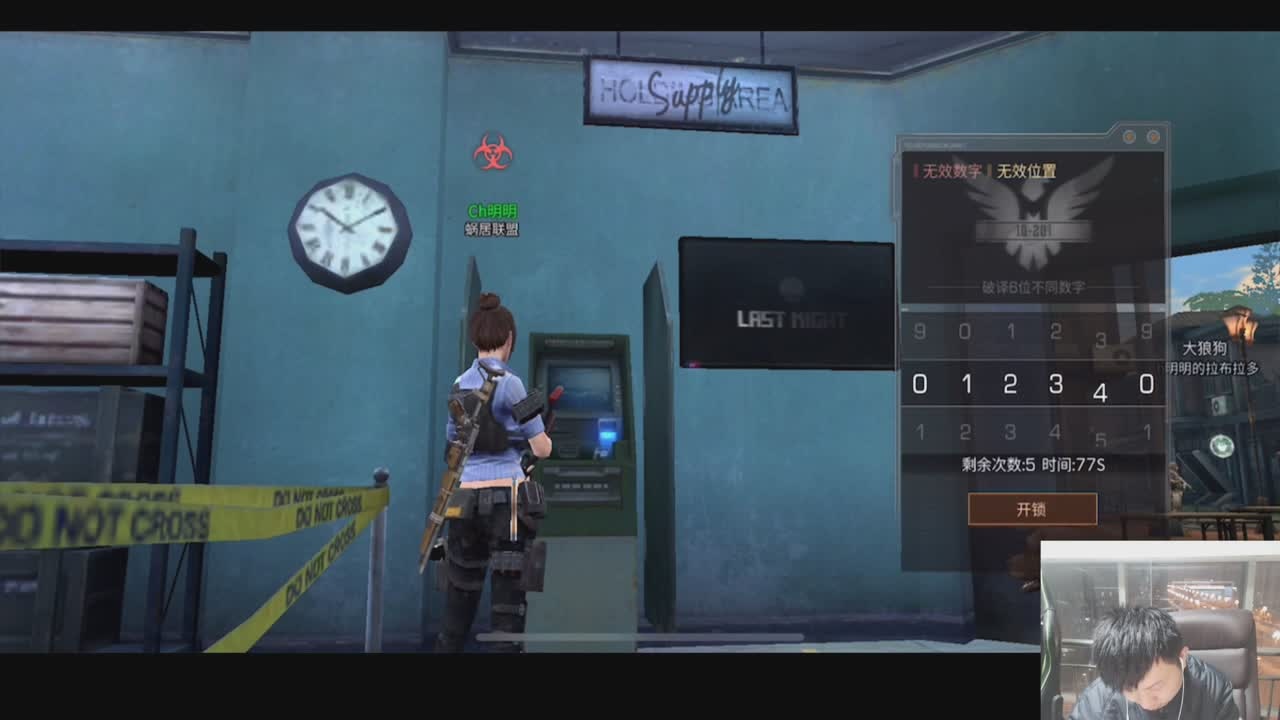Select the code wheel showing digit 3
Image resolution: width=1280 pixels, height=720 pixels.
pos(1055,384)
